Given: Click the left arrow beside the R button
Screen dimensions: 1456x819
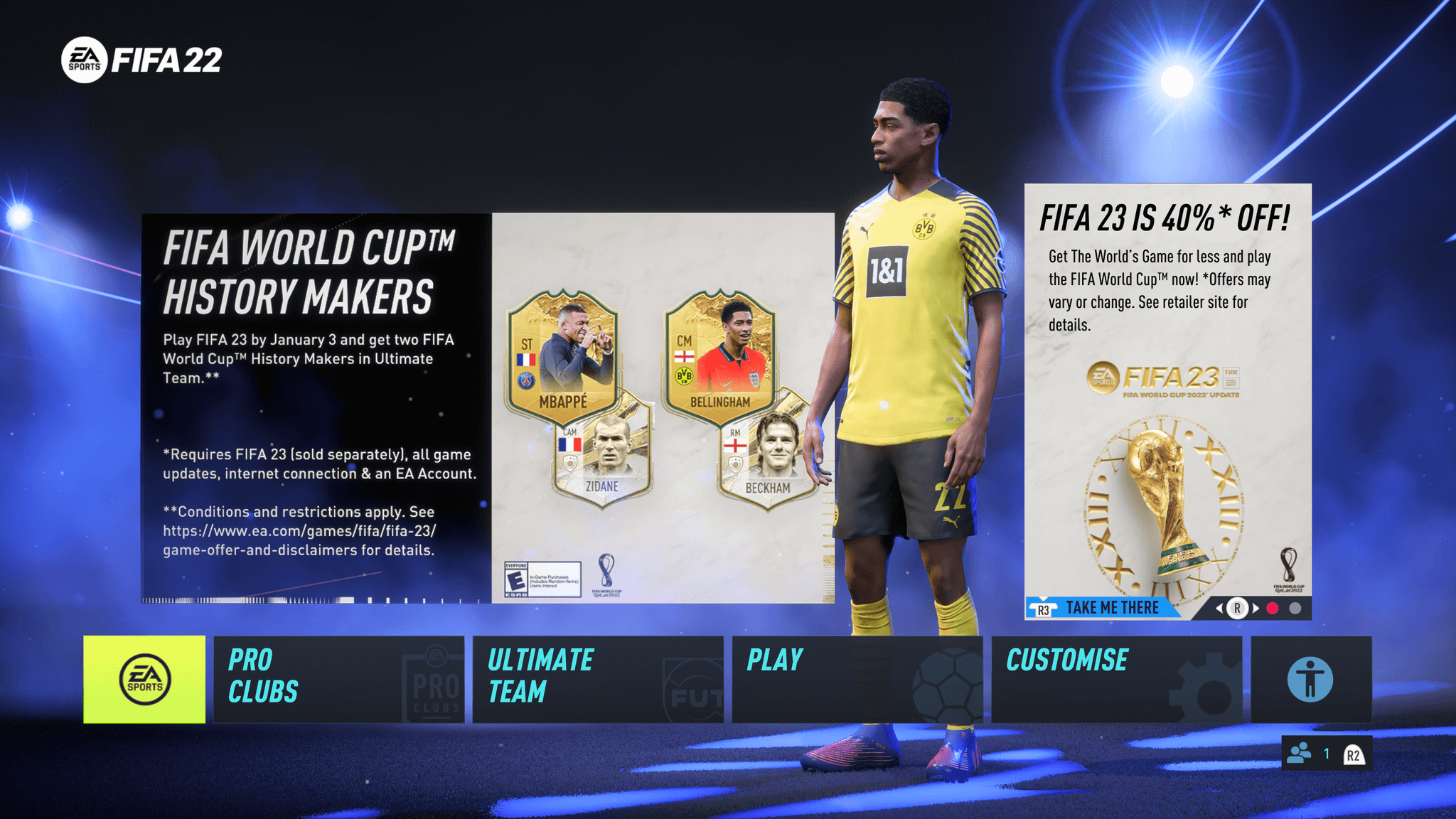Looking at the screenshot, I should [1220, 608].
